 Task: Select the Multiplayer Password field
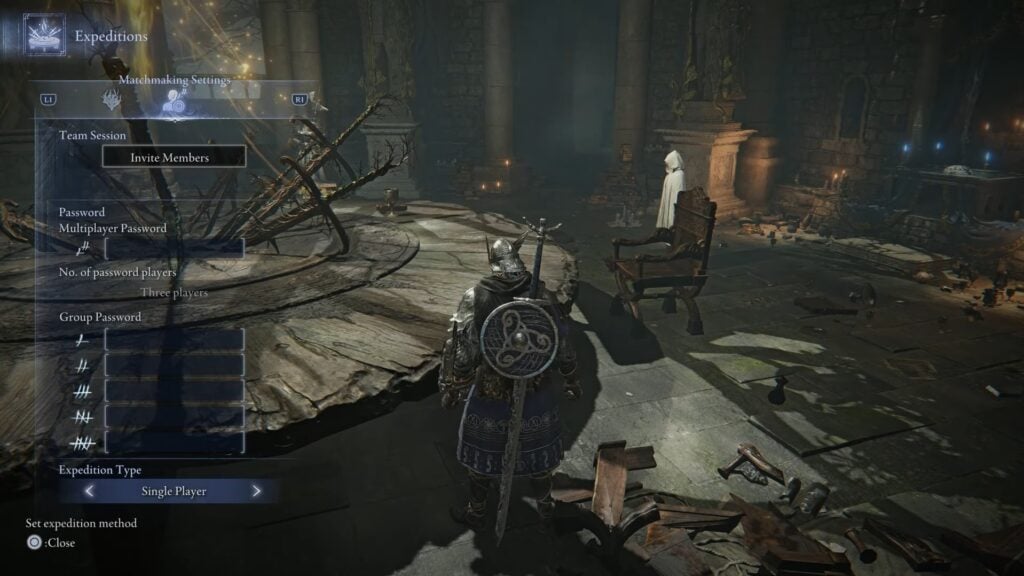173,248
